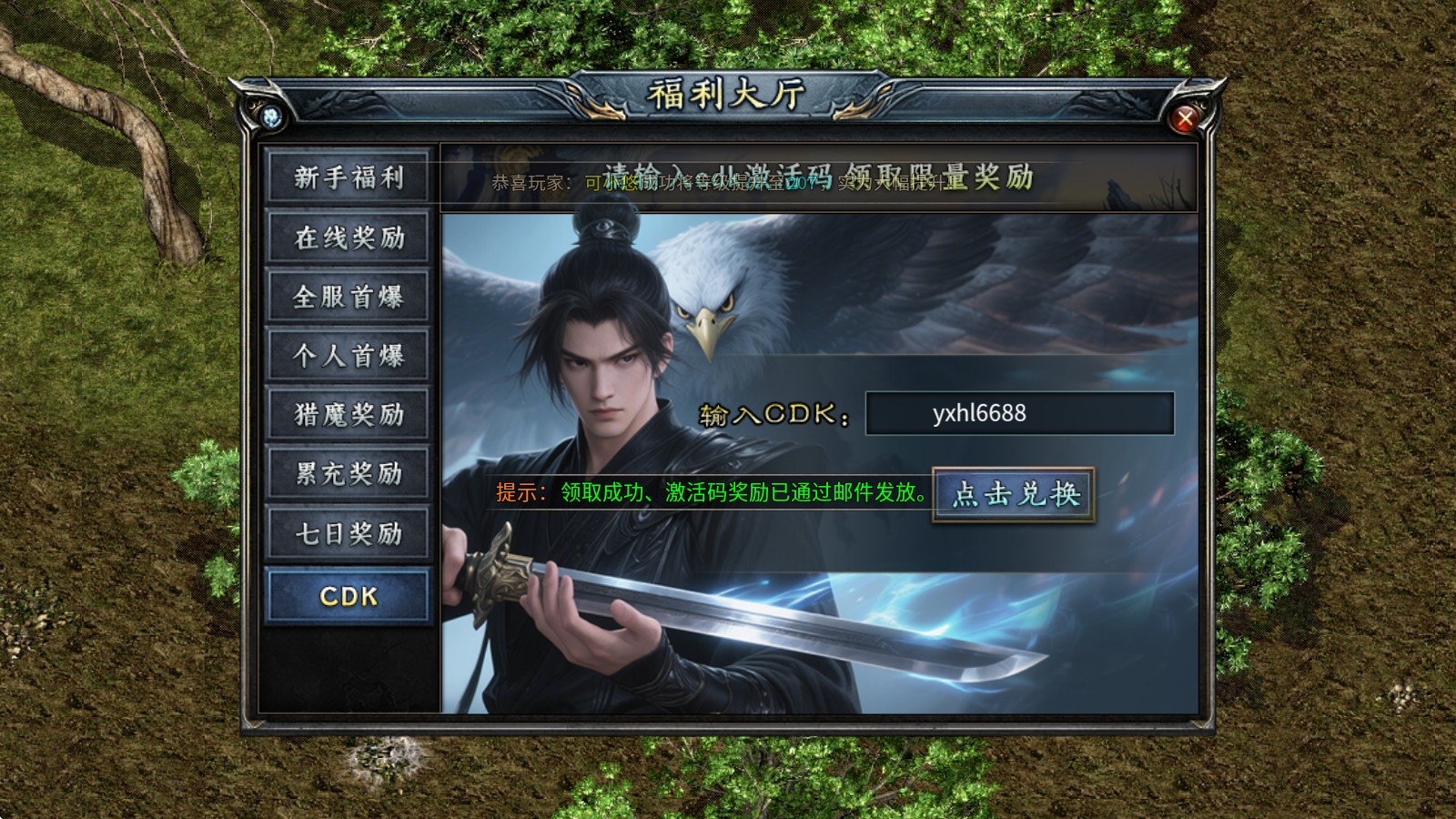Open the 在线奖励 tab

point(348,238)
